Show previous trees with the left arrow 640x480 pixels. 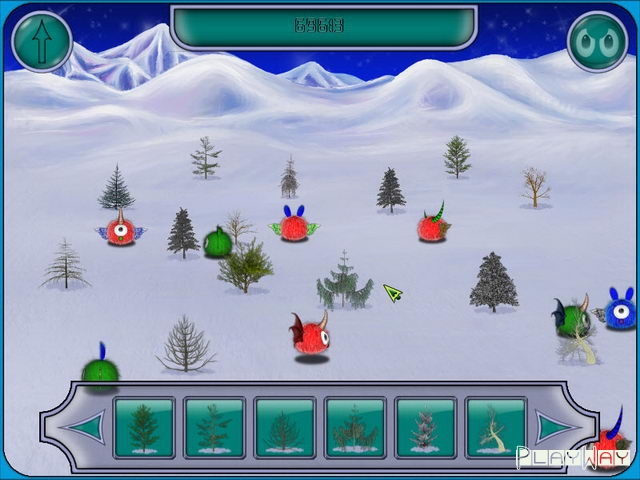click(x=83, y=428)
